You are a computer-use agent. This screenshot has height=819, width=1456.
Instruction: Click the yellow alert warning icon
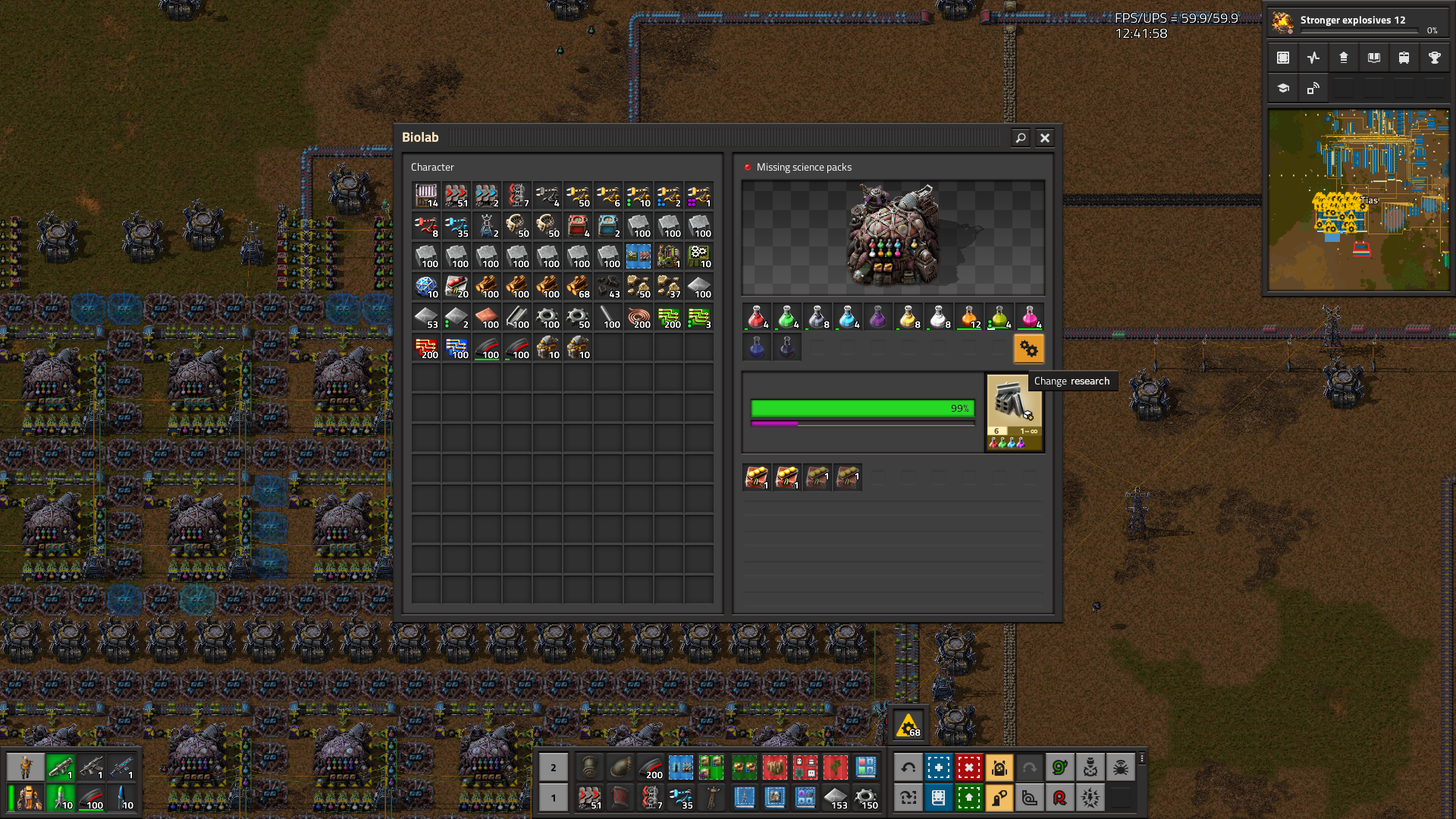pos(908,726)
